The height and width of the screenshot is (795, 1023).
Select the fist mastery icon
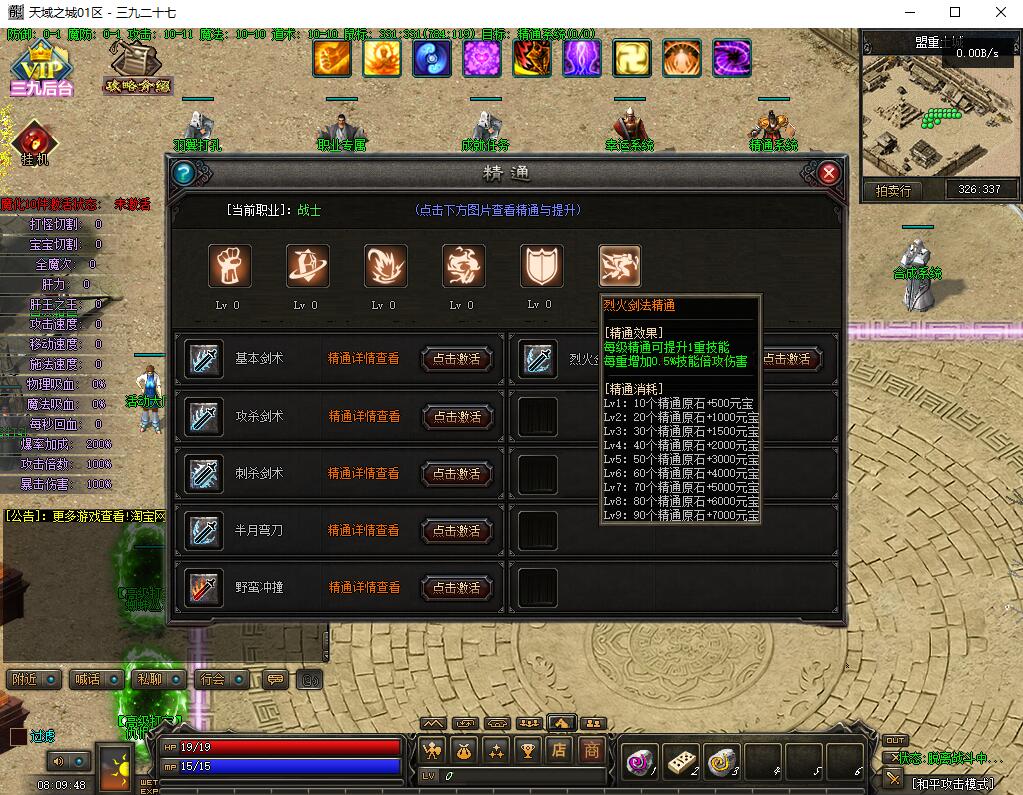[229, 266]
